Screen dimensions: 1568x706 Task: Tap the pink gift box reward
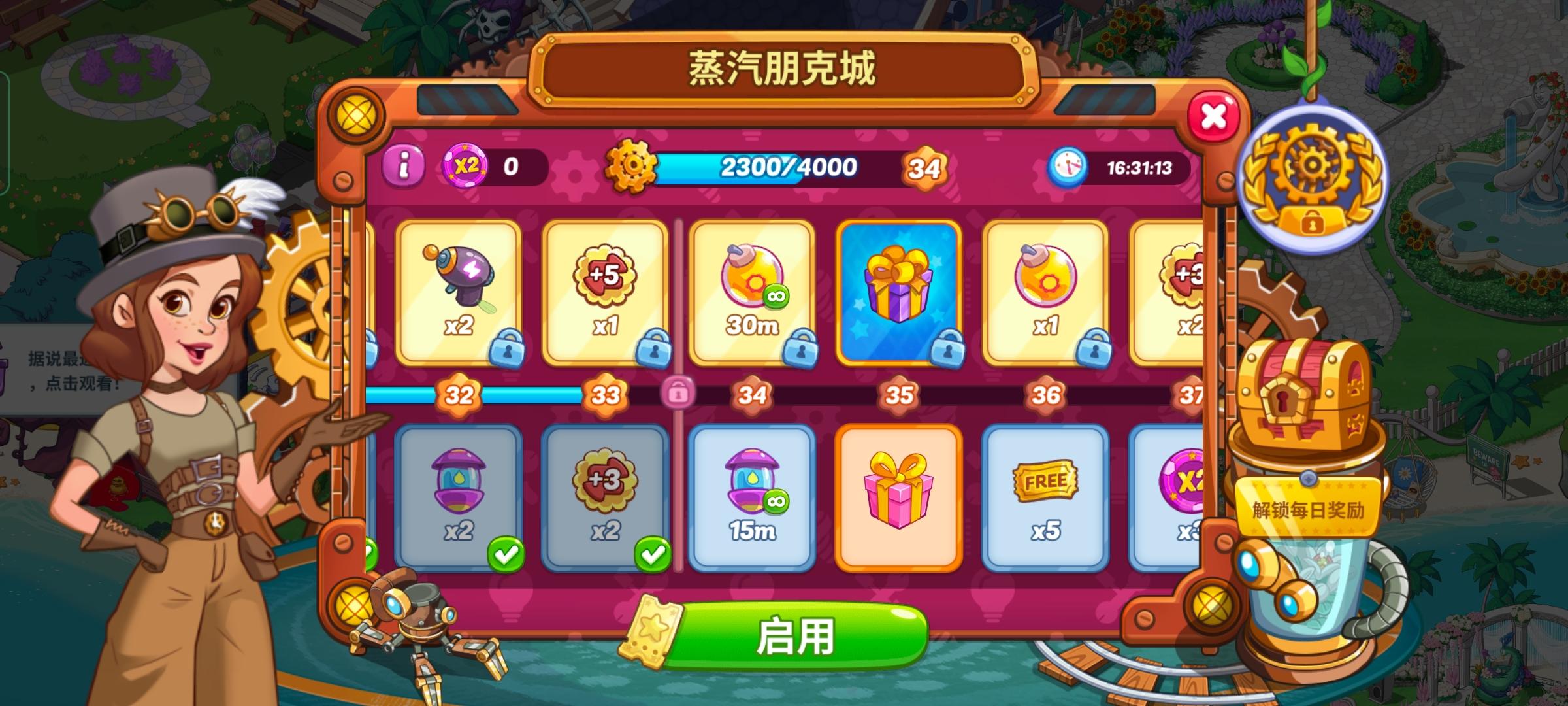pyautogui.click(x=903, y=497)
